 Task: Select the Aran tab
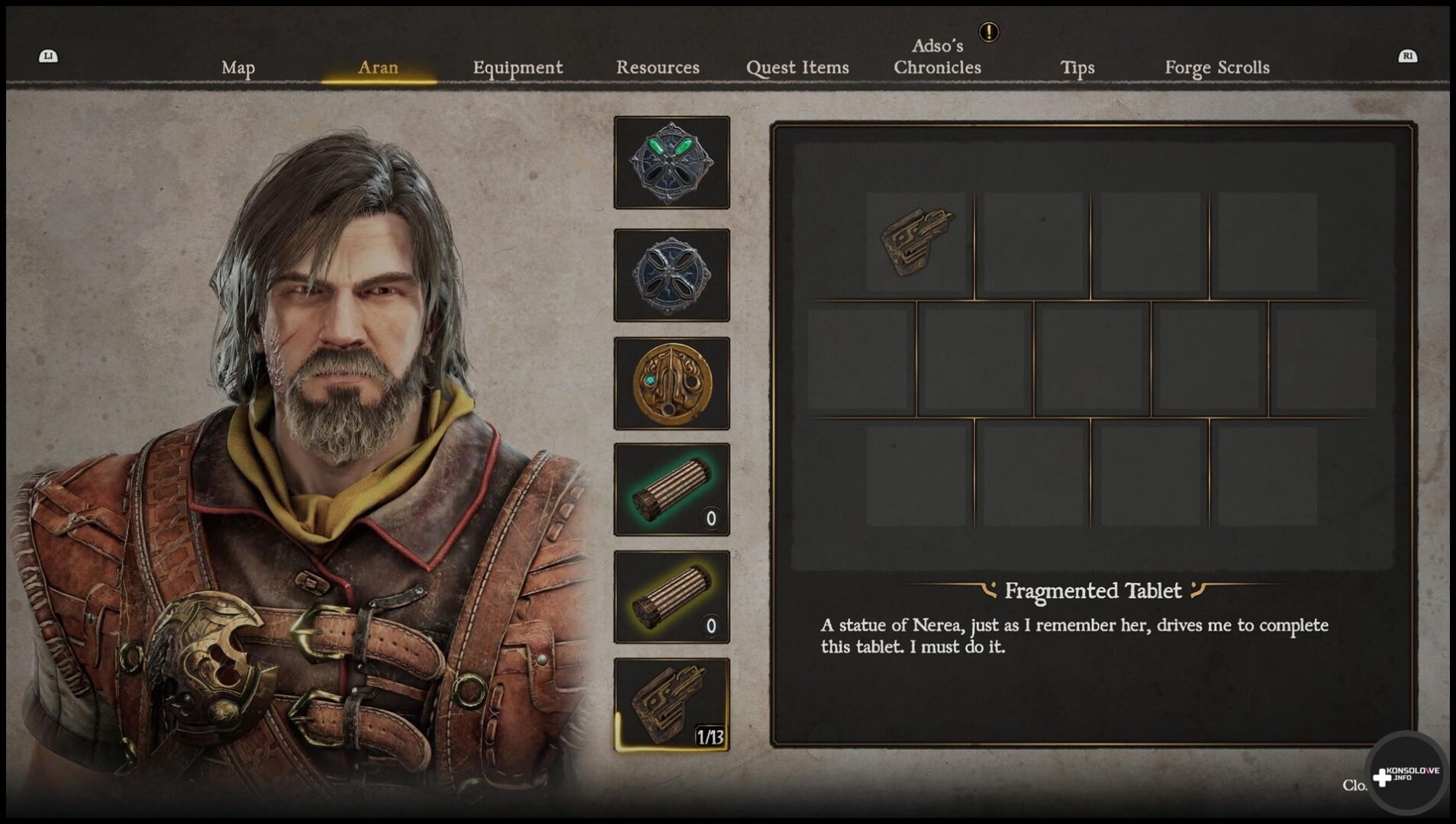pyautogui.click(x=378, y=68)
